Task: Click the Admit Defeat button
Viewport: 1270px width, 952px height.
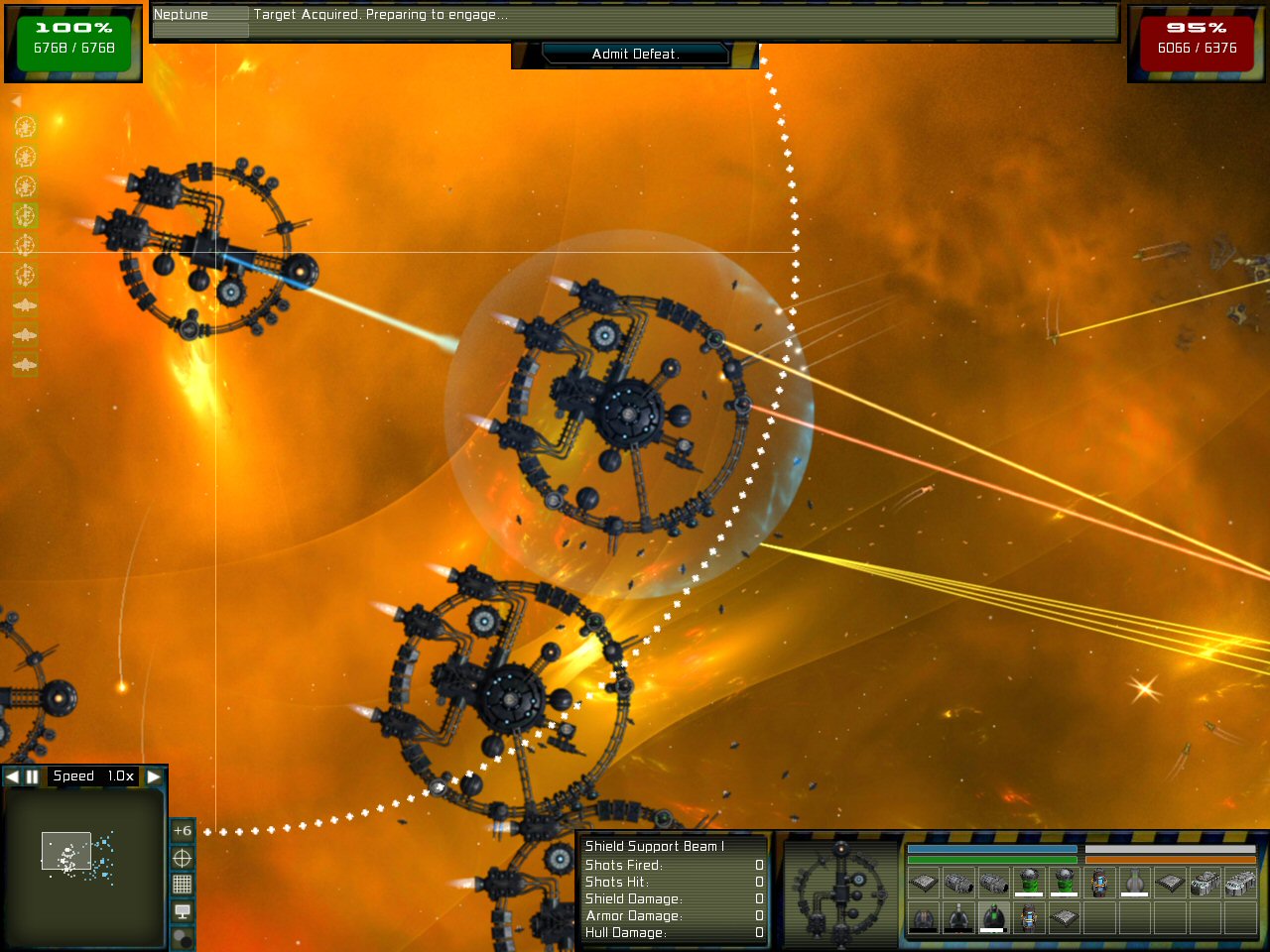Action: coord(635,55)
